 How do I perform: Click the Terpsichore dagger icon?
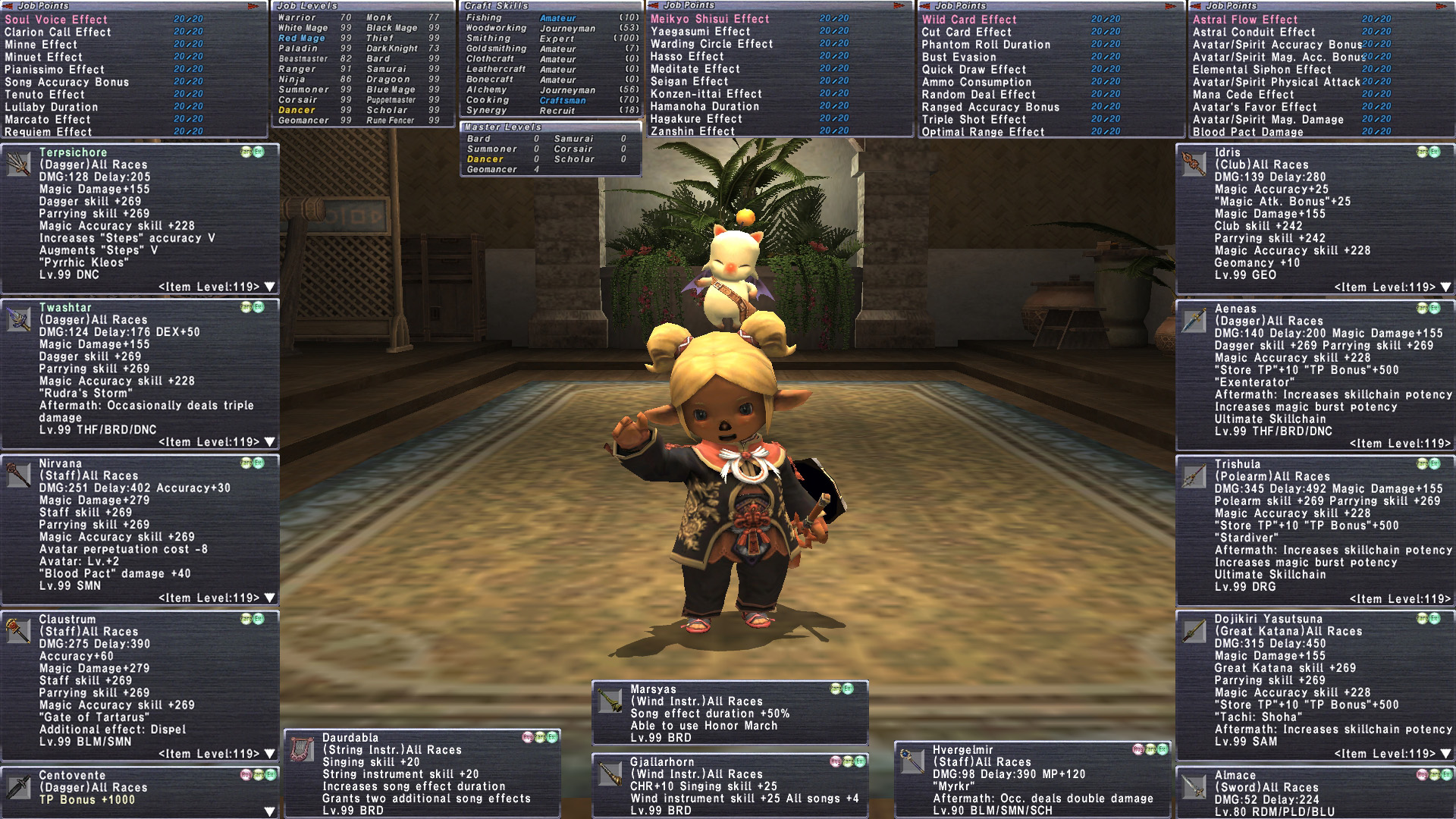coord(18,164)
